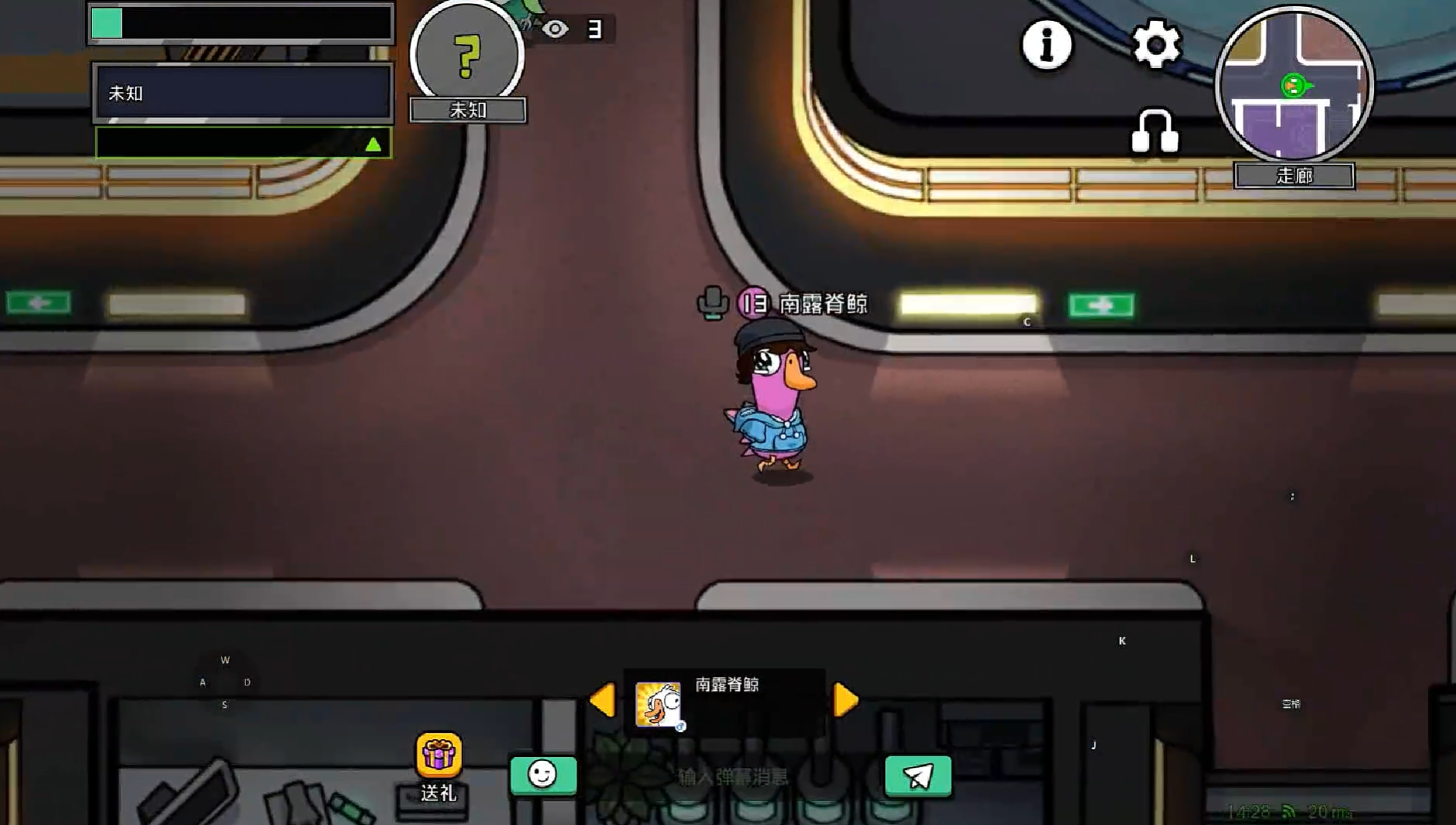Image resolution: width=1456 pixels, height=825 pixels.
Task: Send the message with paper plane button
Action: [x=918, y=776]
